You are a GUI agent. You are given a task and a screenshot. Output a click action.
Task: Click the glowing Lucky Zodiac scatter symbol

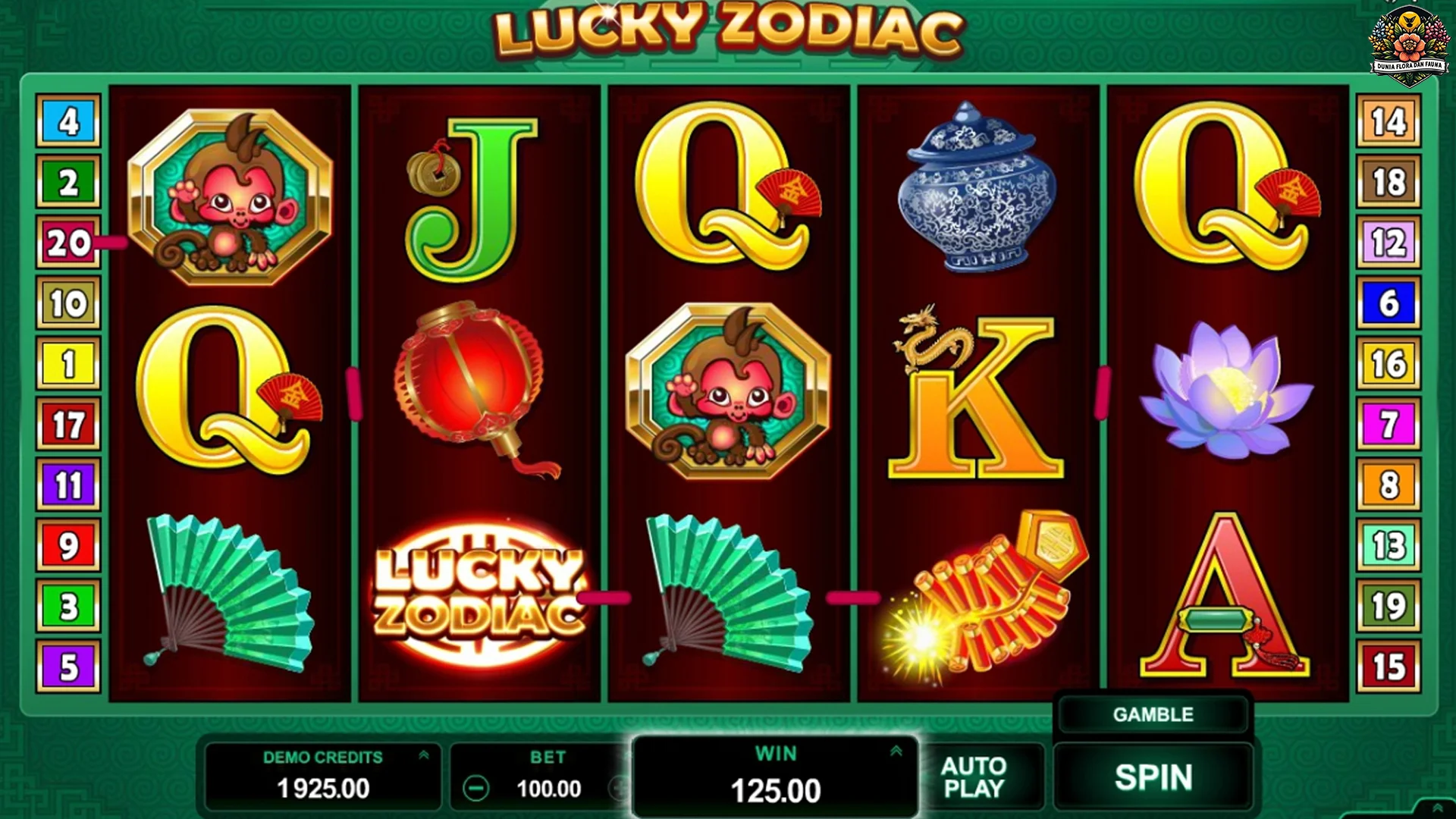pyautogui.click(x=474, y=595)
